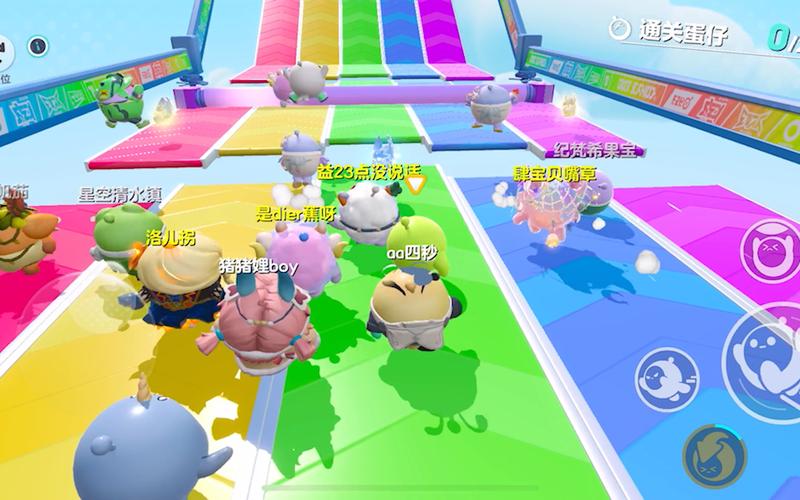Screen dimensions: 800x500
Task: Tap the white round button at left edge
Action: pos(4,46)
